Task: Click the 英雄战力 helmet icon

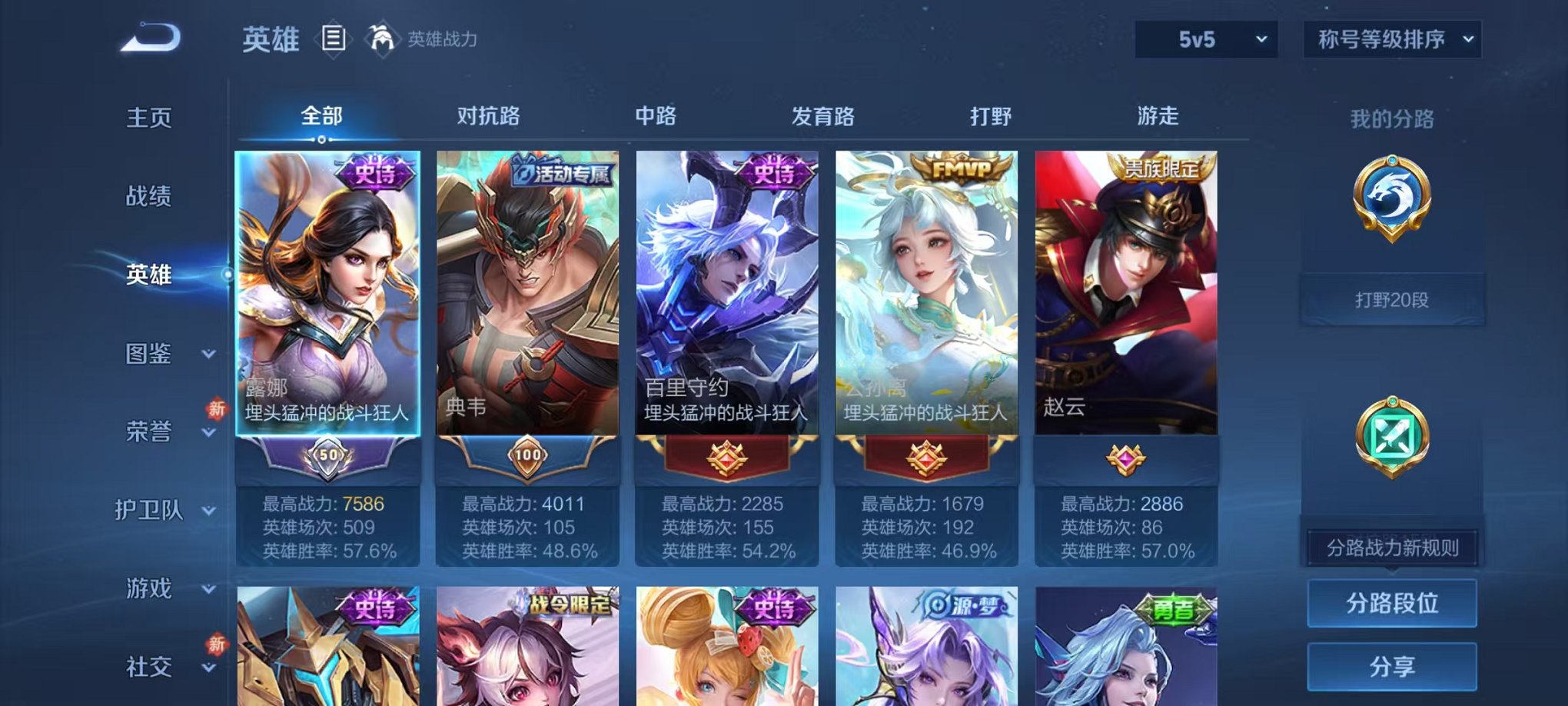Action: point(381,37)
